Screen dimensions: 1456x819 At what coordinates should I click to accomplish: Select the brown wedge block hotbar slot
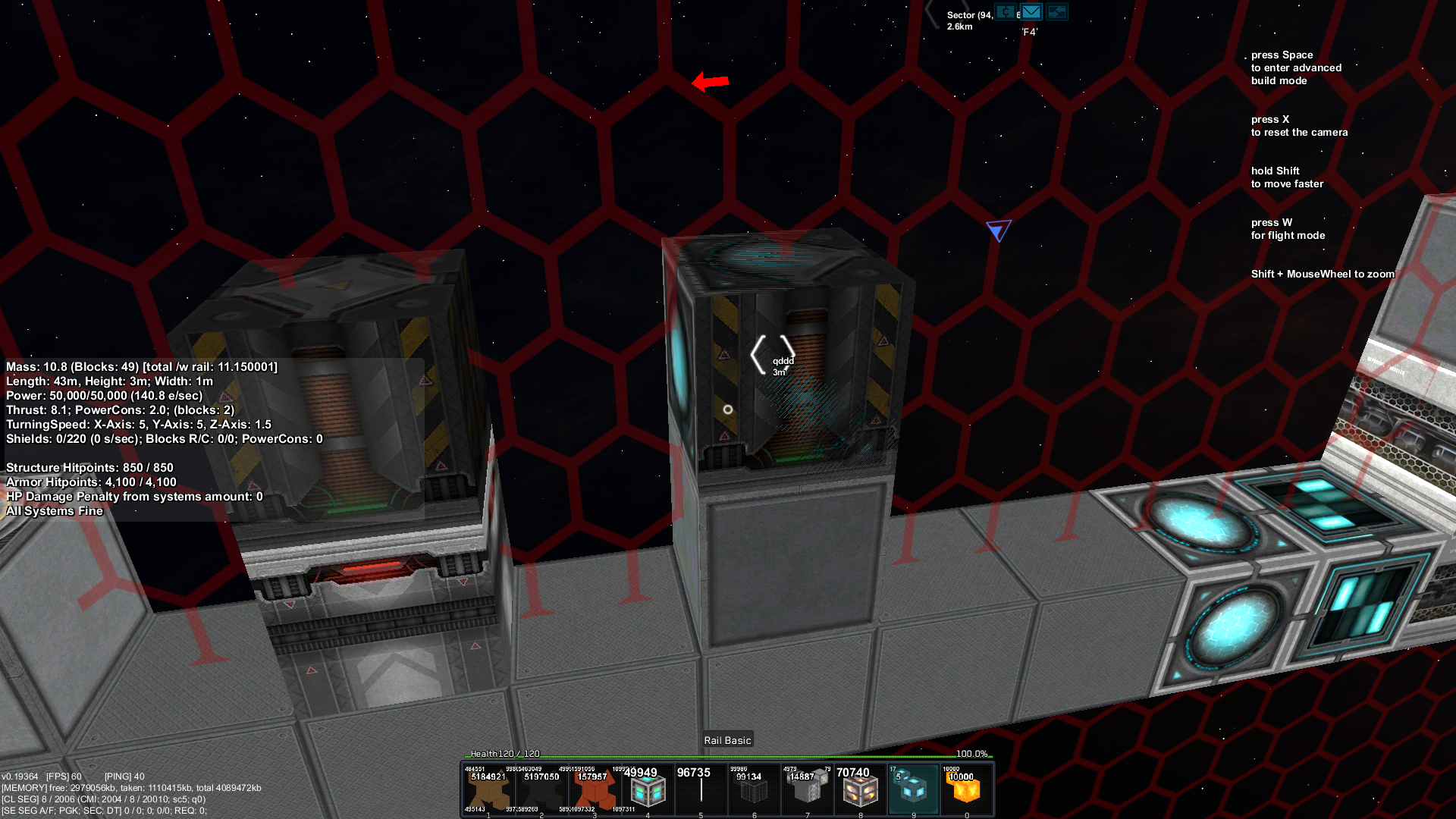(488, 790)
